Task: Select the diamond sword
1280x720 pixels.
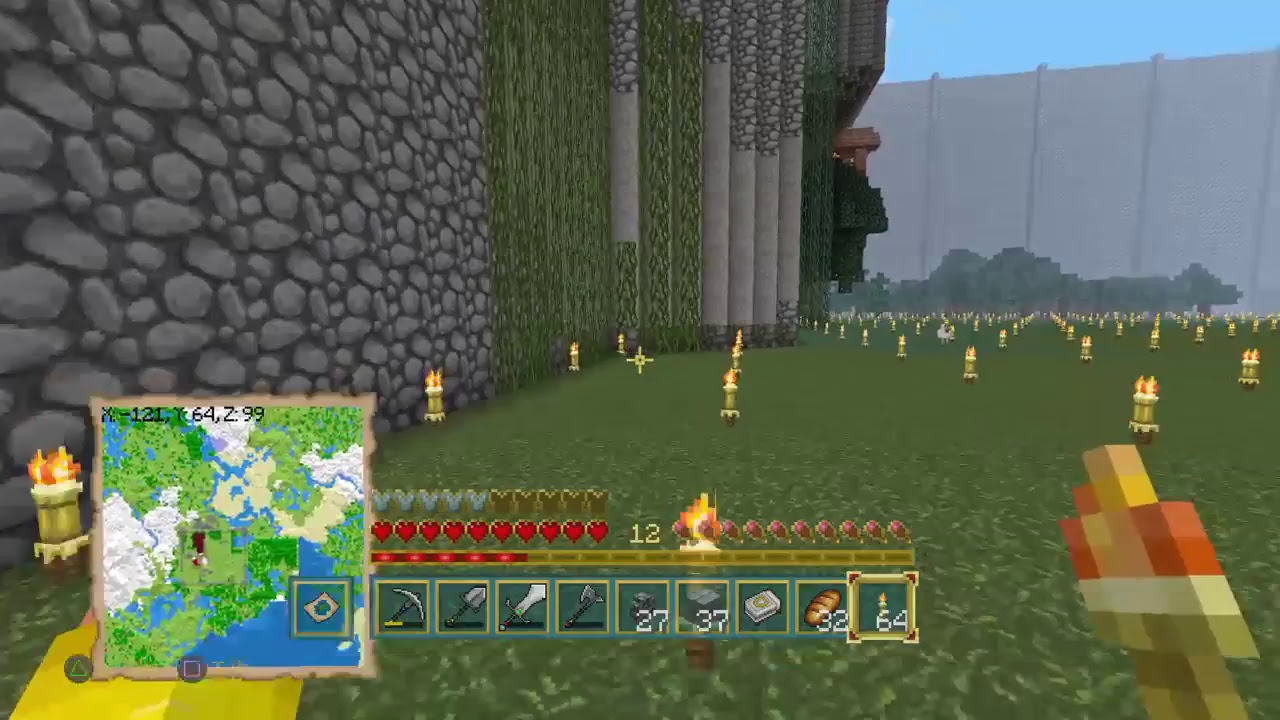Action: click(523, 608)
